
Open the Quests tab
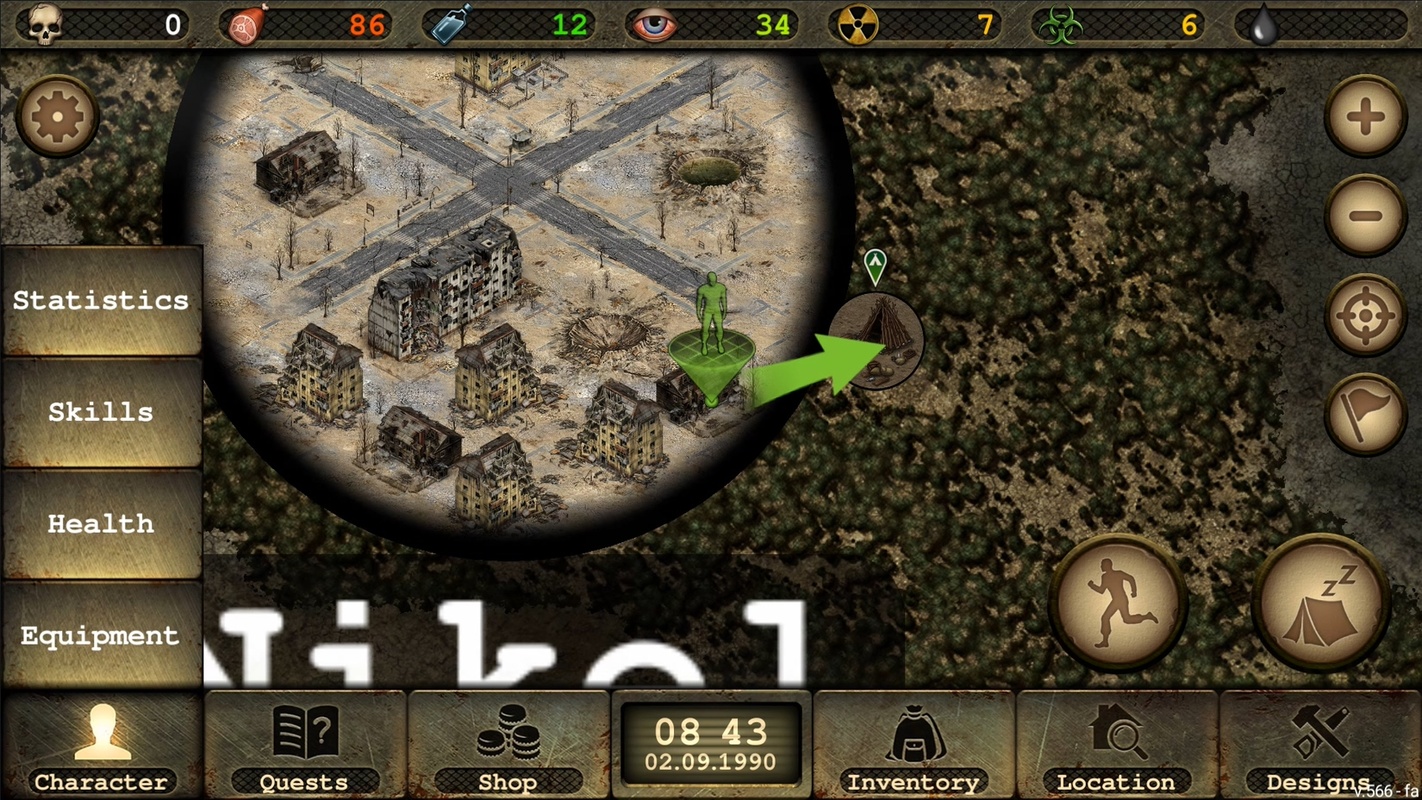point(305,746)
